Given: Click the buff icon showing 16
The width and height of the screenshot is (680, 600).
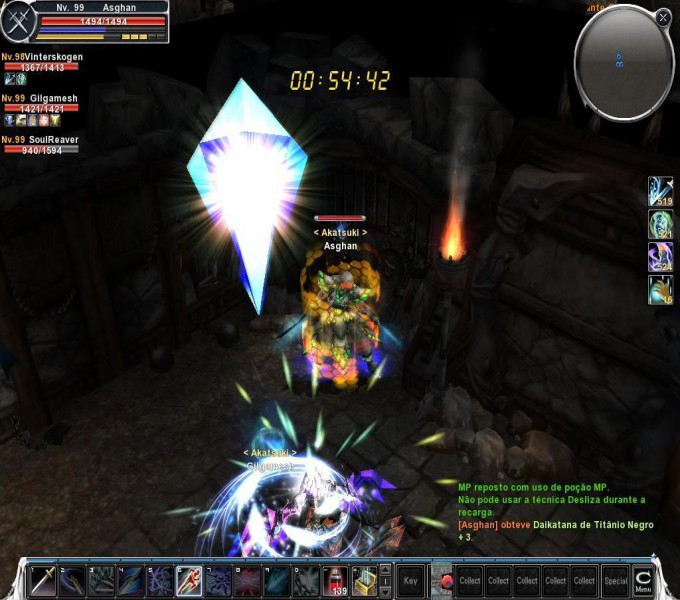Looking at the screenshot, I should click(x=661, y=290).
